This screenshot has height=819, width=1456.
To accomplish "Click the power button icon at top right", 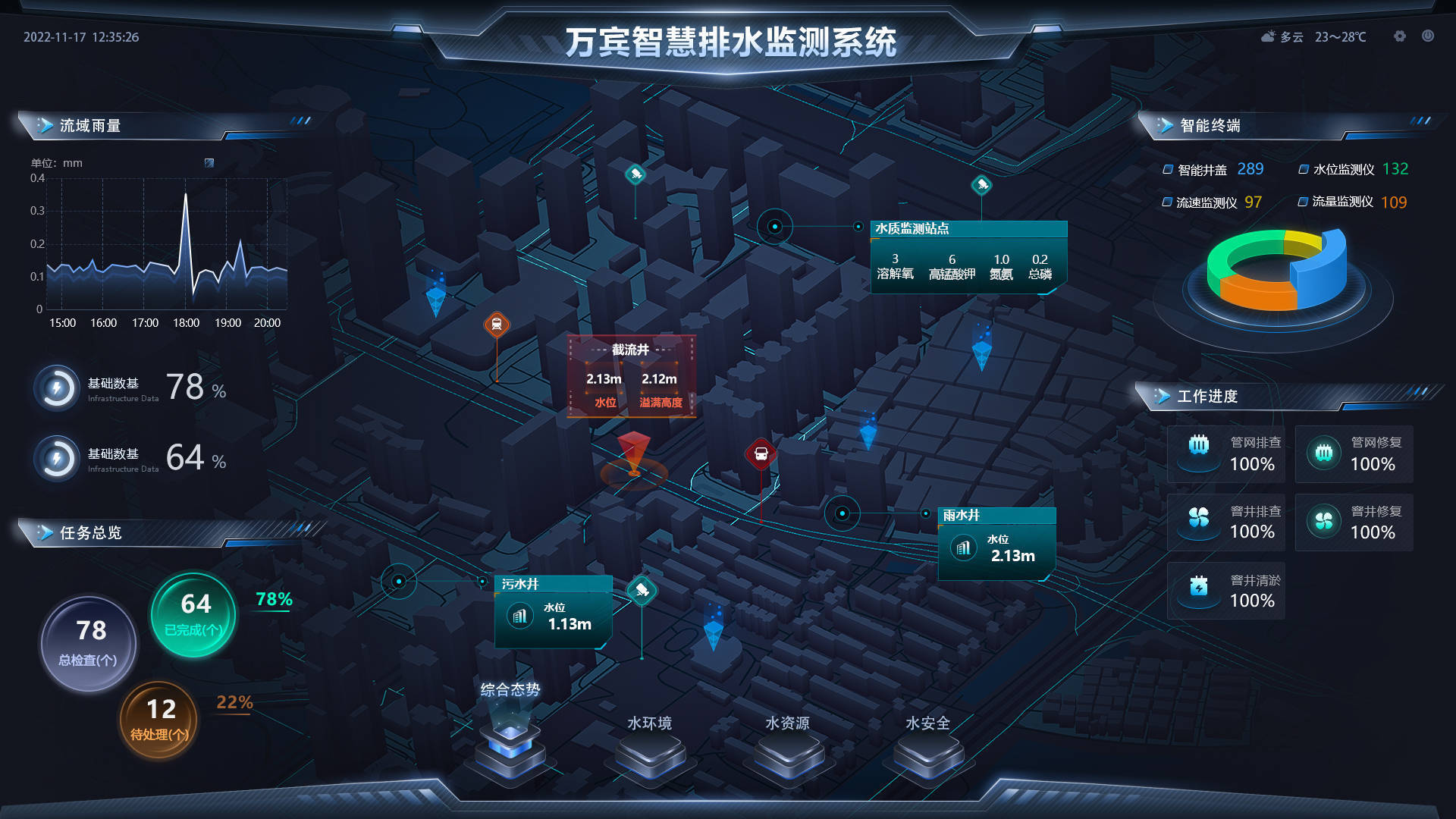I will pos(1428,36).
